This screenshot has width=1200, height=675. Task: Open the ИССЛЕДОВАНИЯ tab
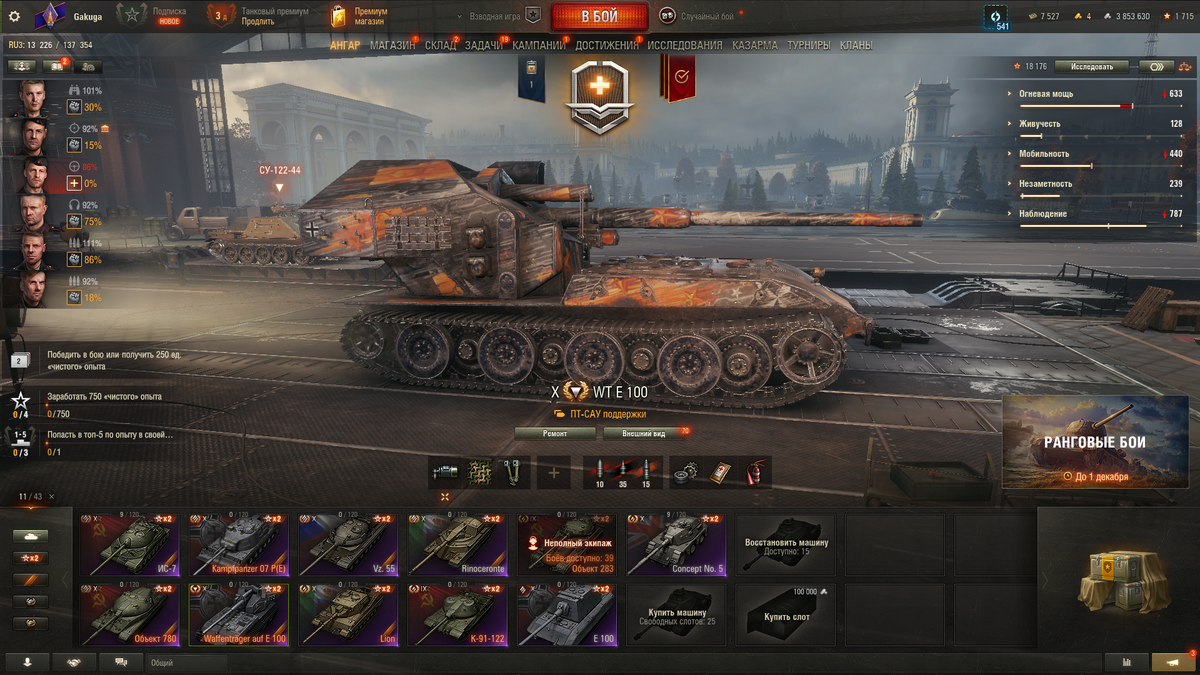pyautogui.click(x=684, y=45)
